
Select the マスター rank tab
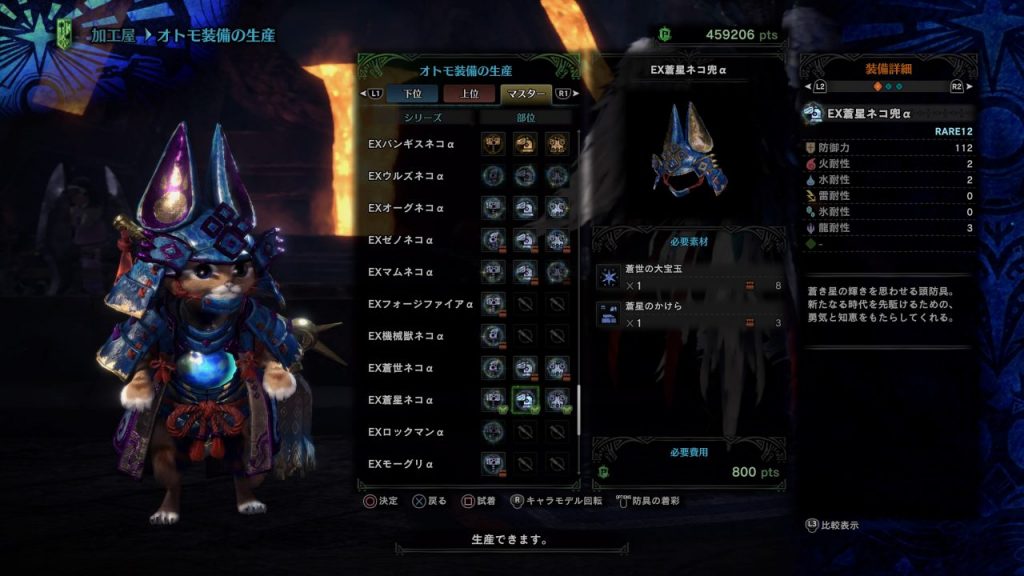525,94
